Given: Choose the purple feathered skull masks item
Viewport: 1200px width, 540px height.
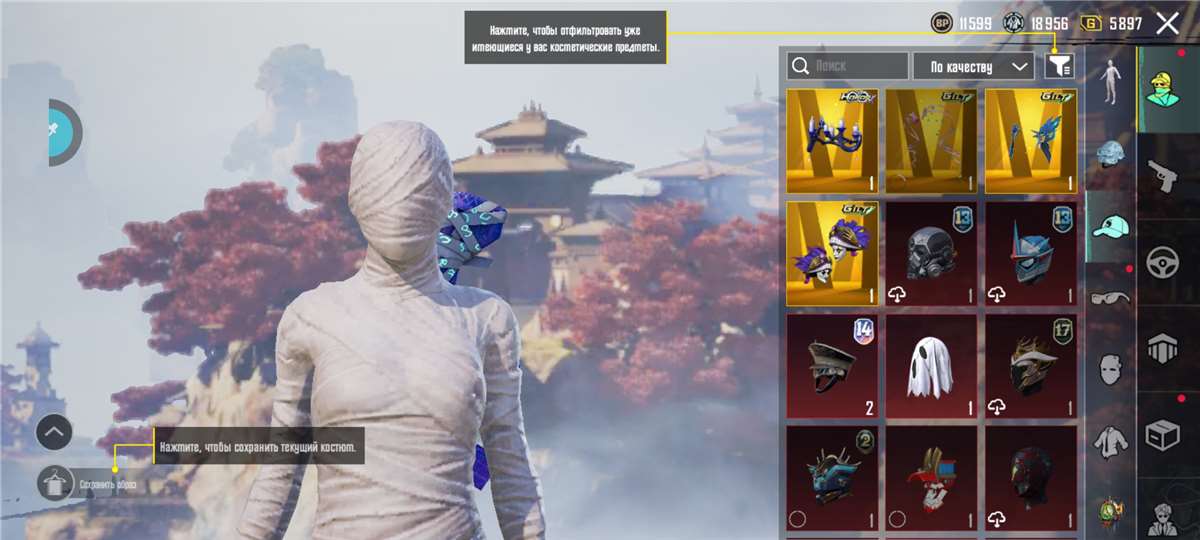Looking at the screenshot, I should (x=832, y=254).
